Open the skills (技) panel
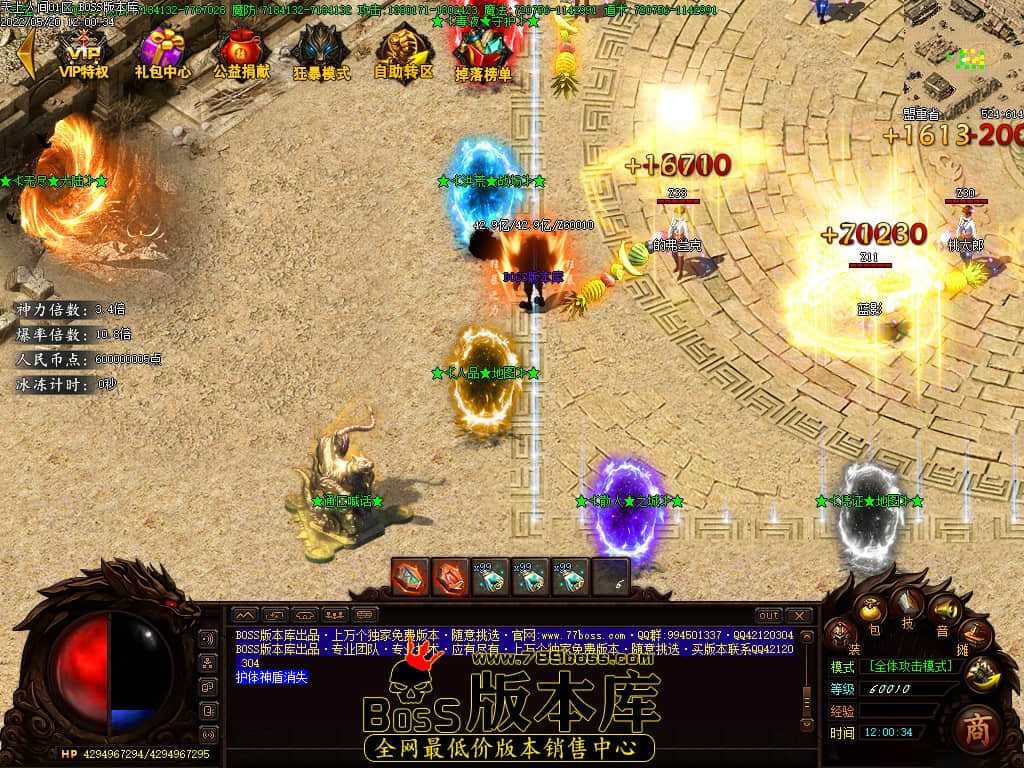Screen dimensions: 1024x768 909,602
